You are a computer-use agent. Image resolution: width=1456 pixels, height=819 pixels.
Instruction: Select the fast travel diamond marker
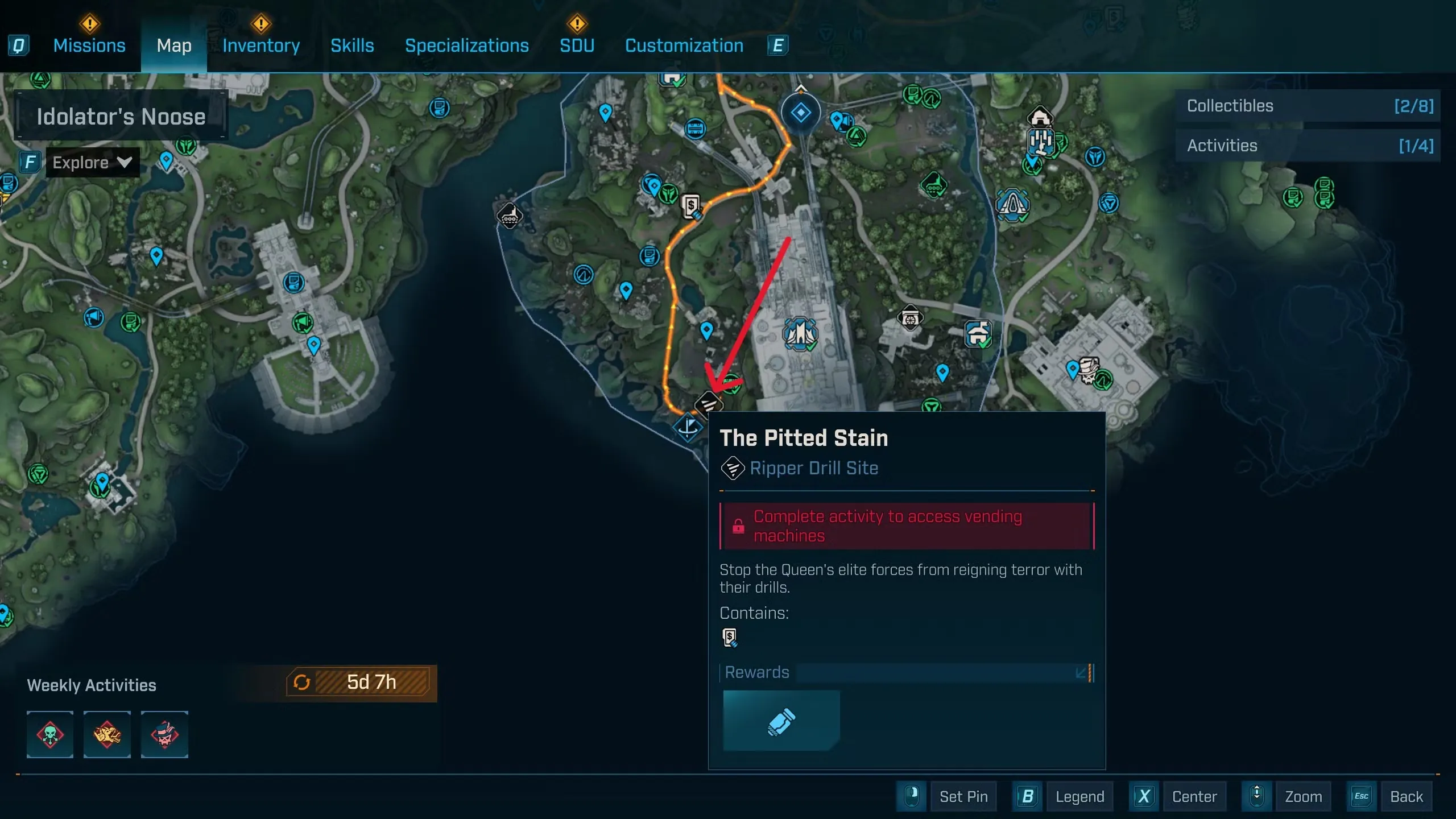(800, 113)
